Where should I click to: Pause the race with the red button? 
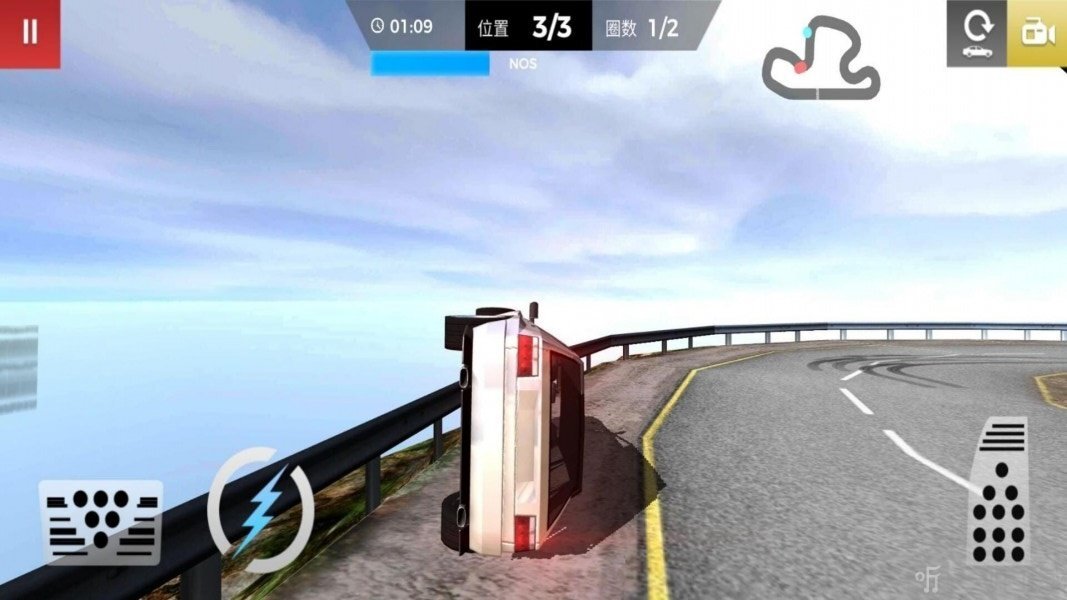point(30,33)
